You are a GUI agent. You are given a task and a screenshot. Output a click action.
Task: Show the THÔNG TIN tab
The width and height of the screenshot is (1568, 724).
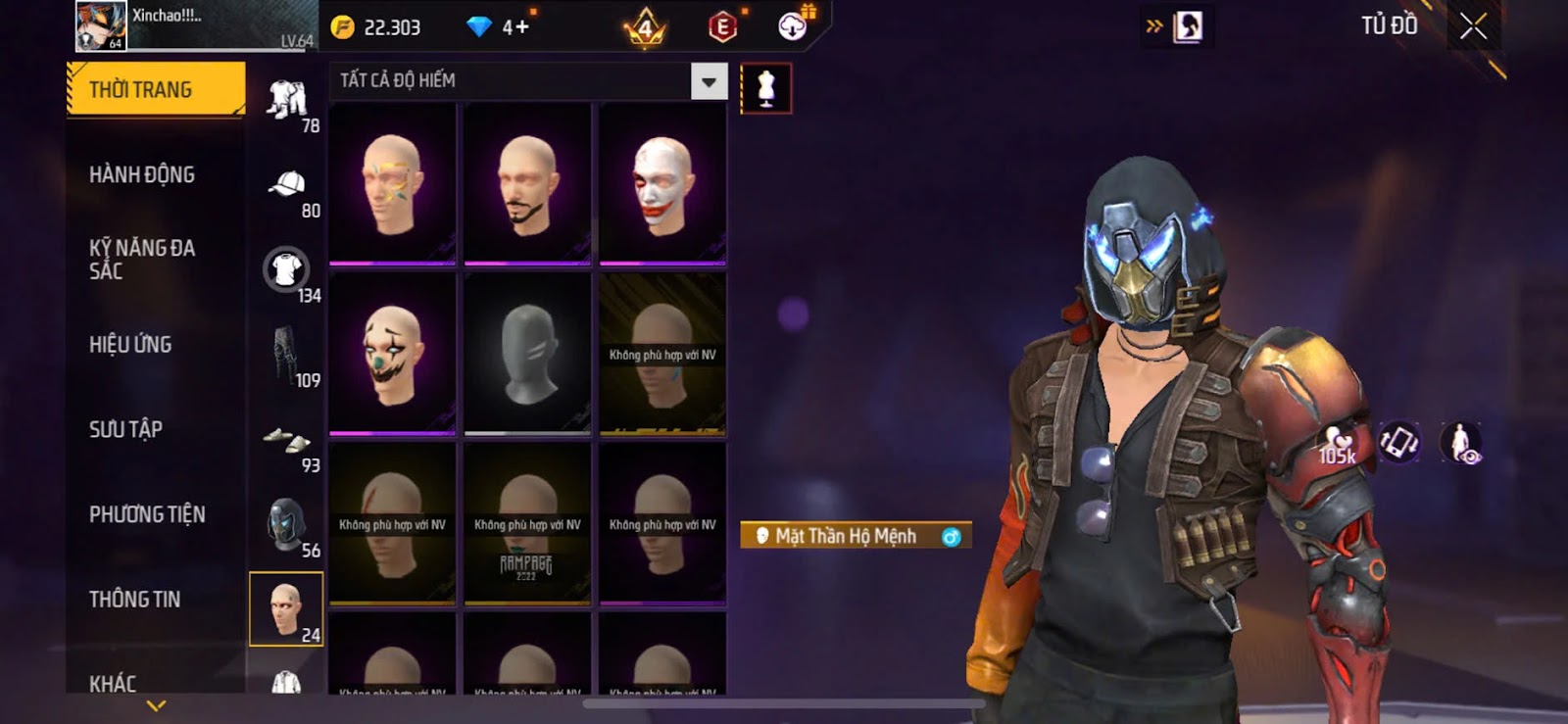coord(134,599)
